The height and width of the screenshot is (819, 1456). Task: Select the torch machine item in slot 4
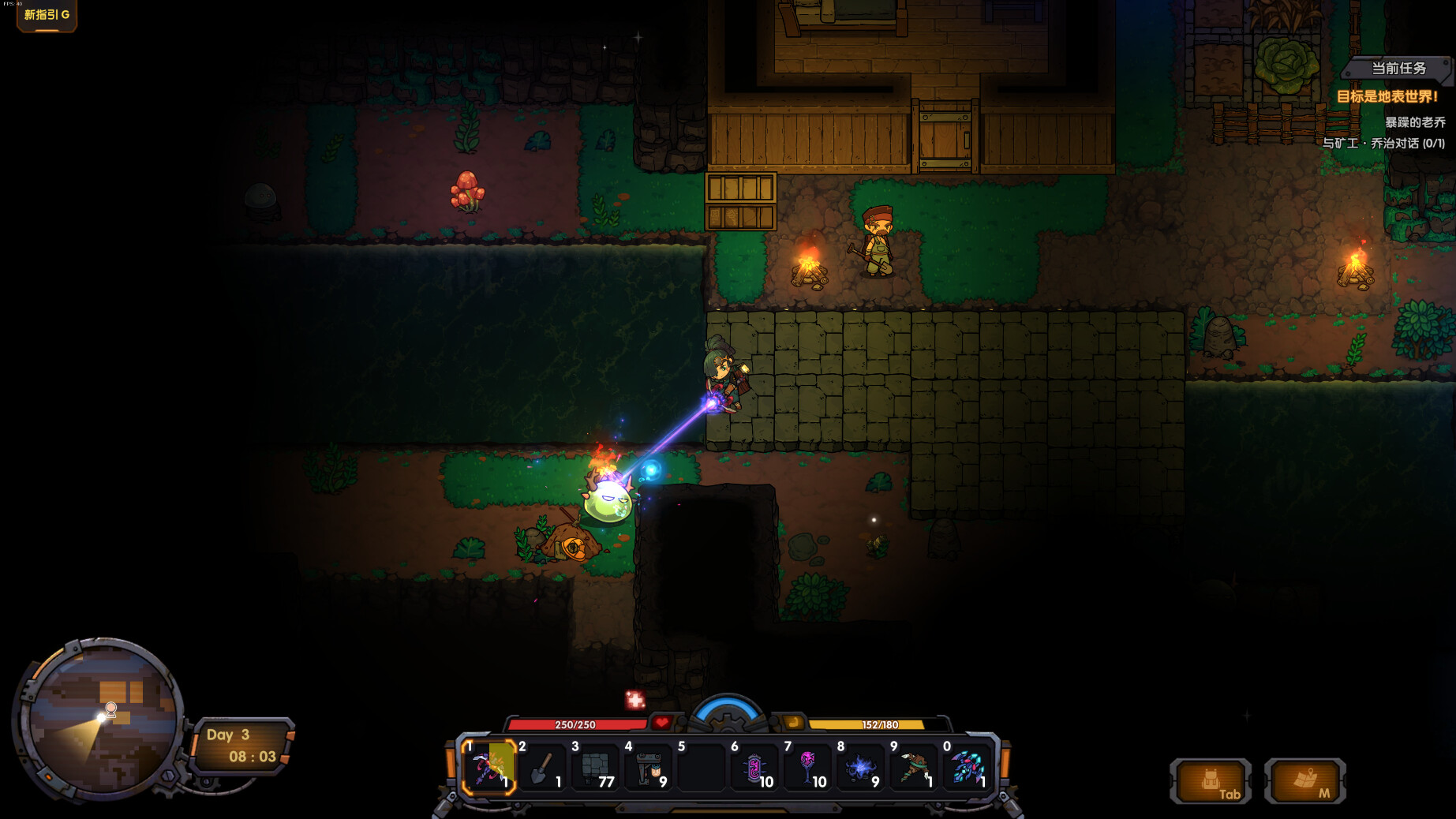(x=648, y=767)
